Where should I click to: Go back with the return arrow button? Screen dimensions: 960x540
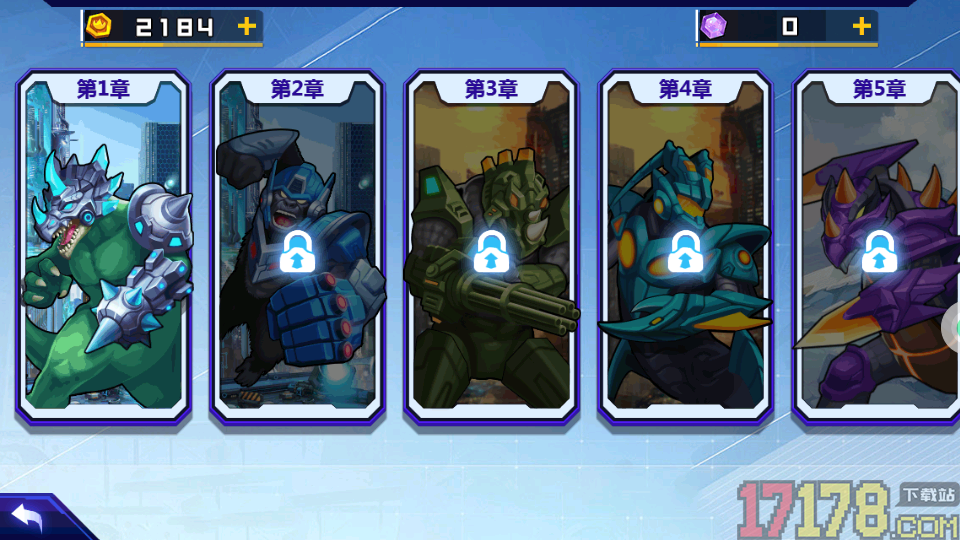28,517
